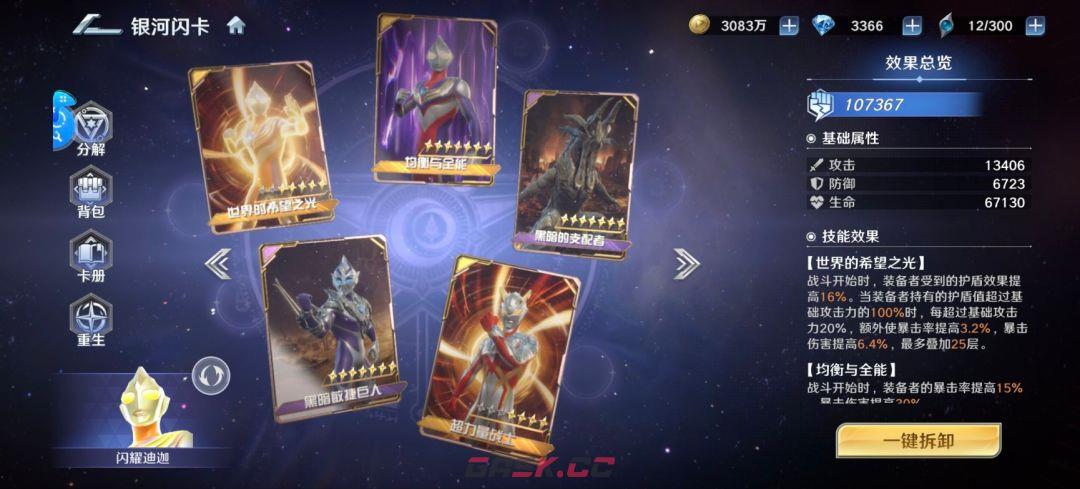Open the 卡册 (card album) menu
Screen dimensions: 1080x489
pyautogui.click(x=91, y=256)
